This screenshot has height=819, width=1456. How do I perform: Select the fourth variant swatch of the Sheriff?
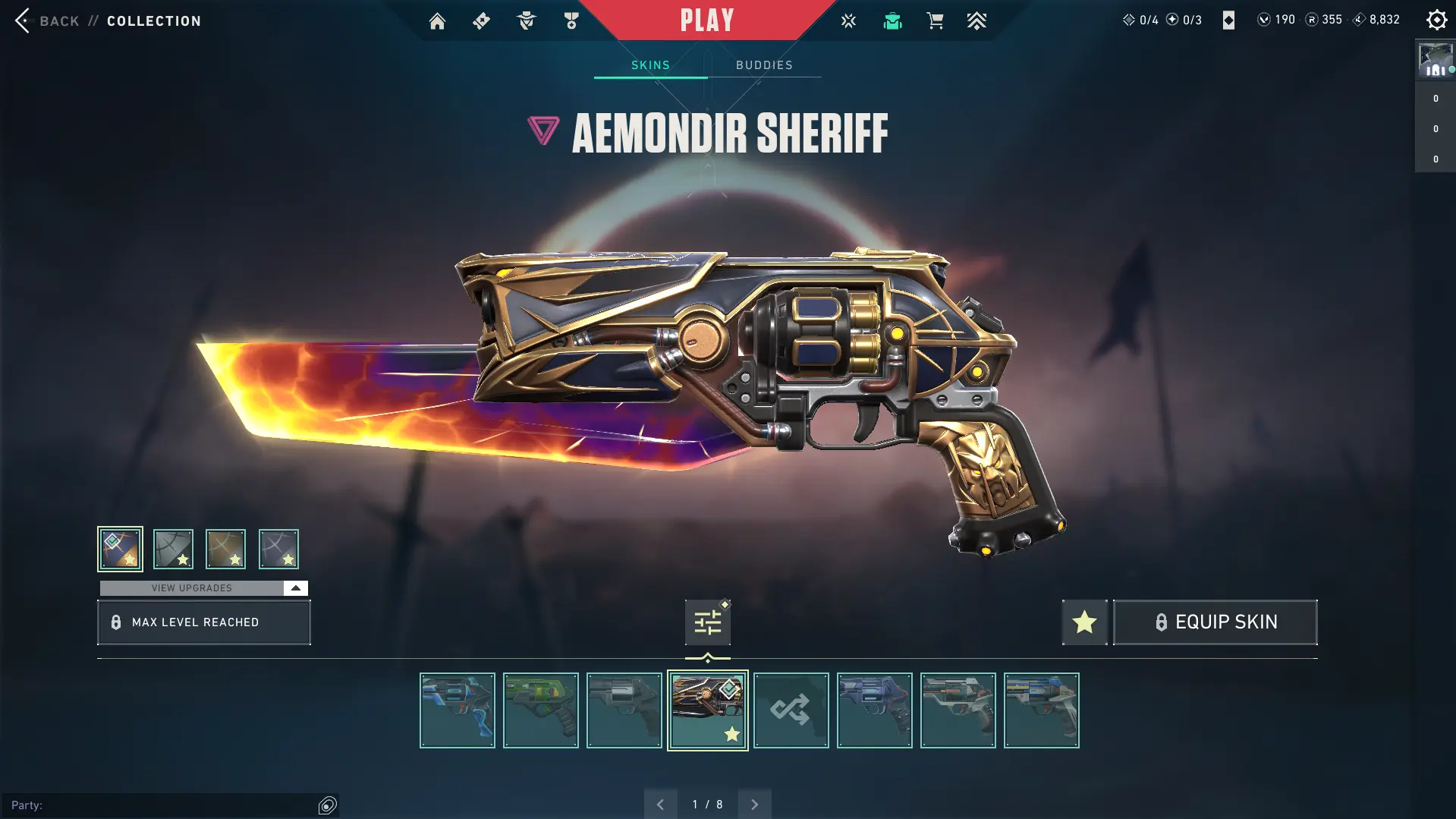click(278, 548)
